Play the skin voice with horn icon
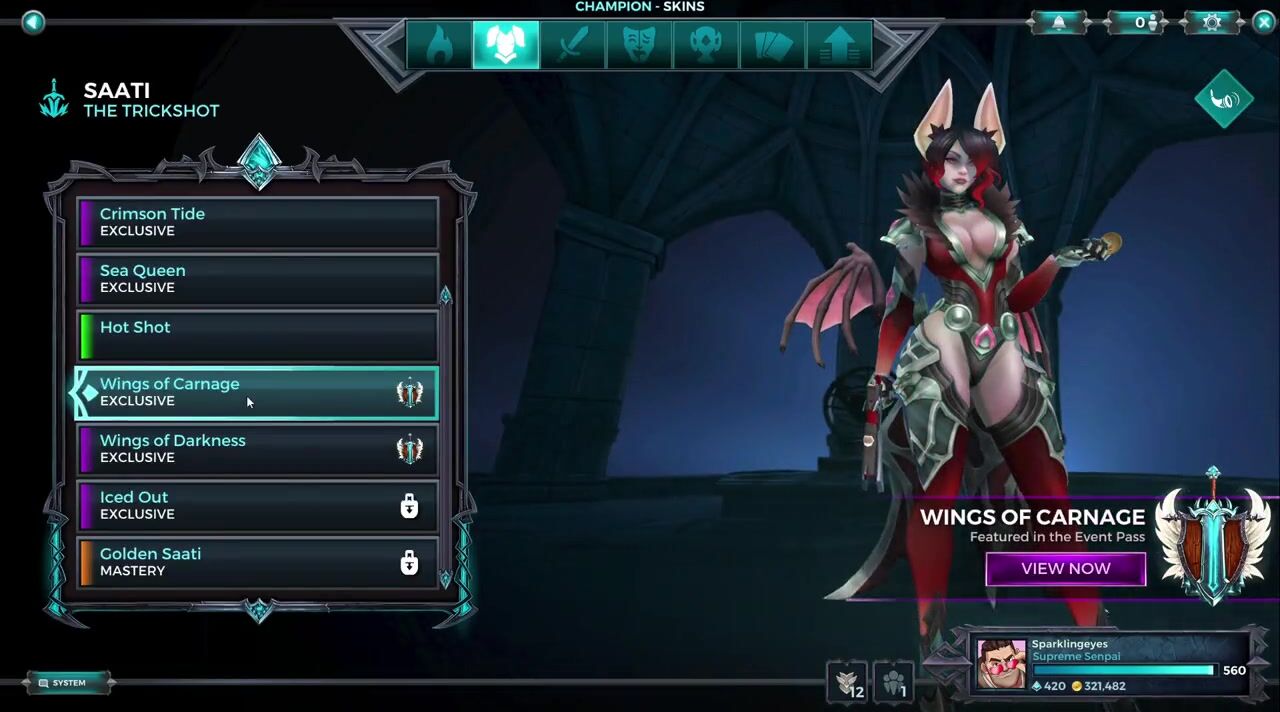1280x712 pixels. pos(1224,99)
